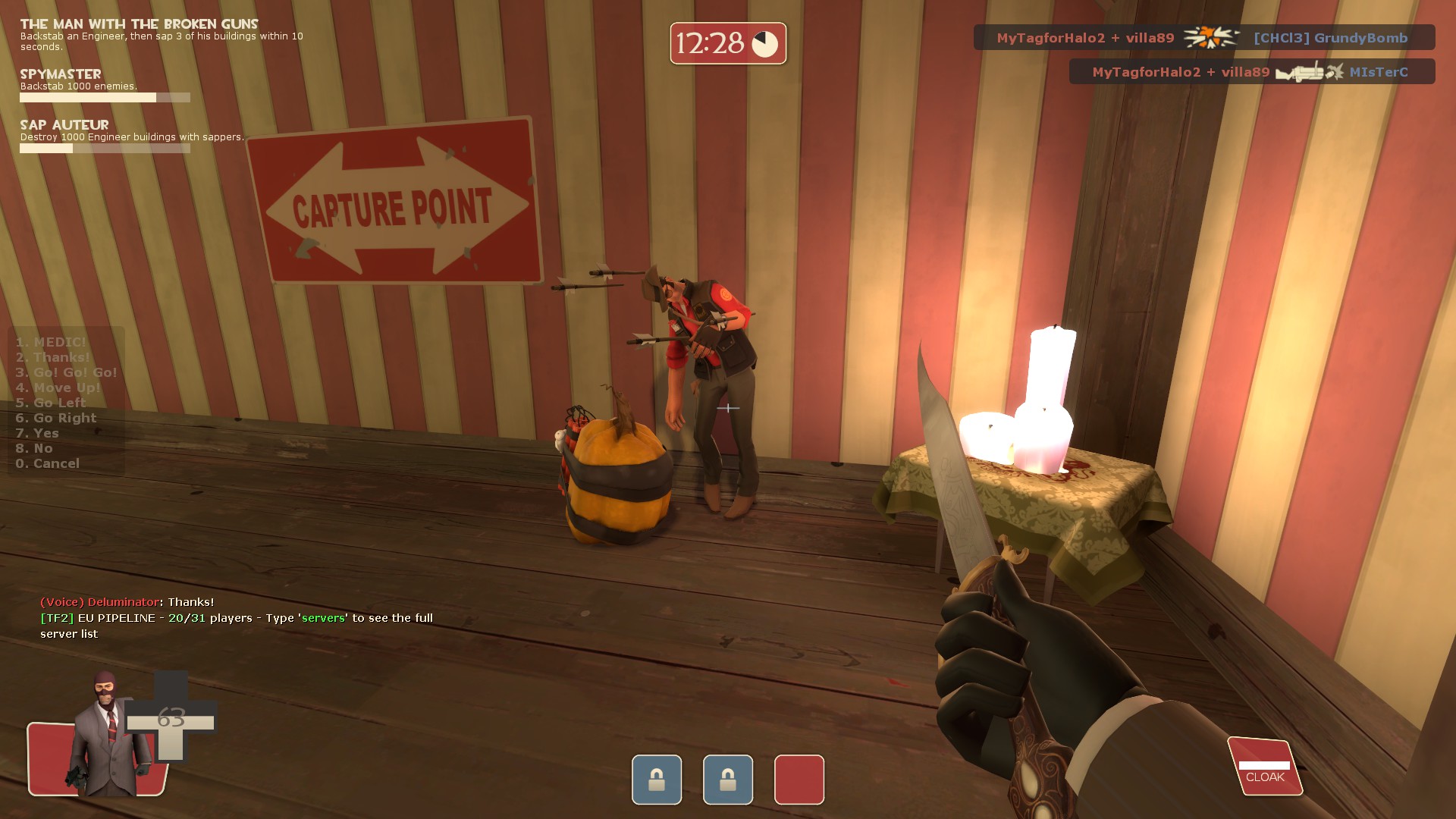Select the GrundyBomb kill feed entry
Screen dimensions: 1456x819
1203,38
